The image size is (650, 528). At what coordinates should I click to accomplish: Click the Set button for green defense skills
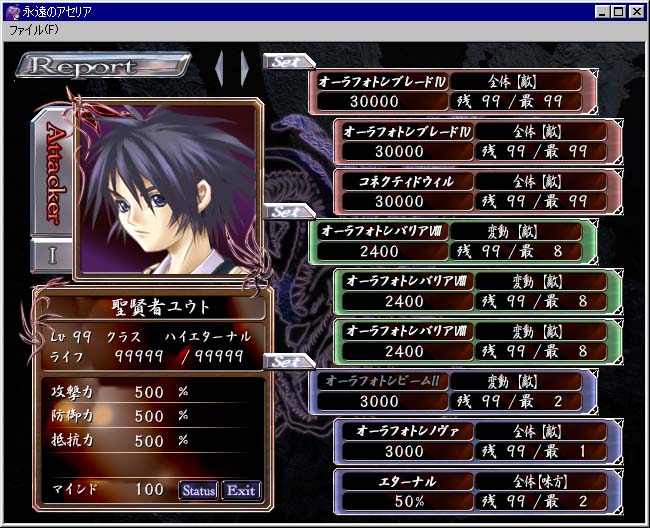coord(286,212)
